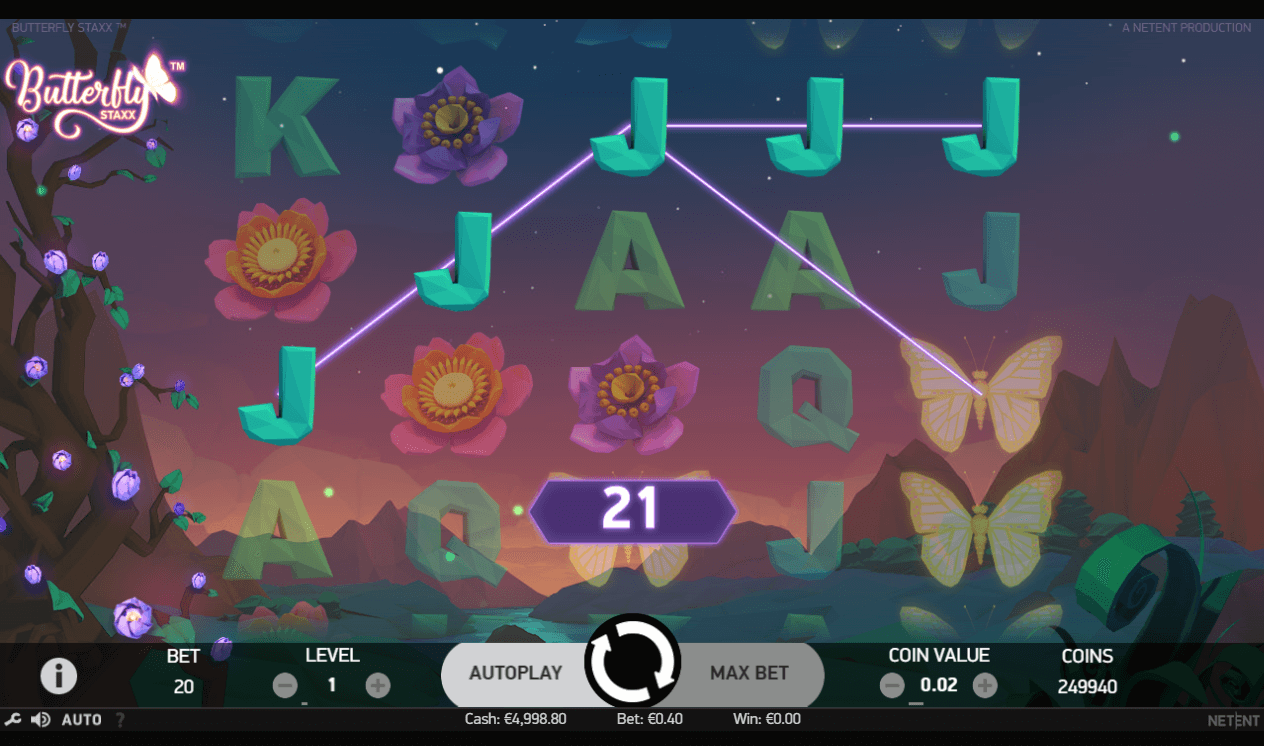
Task: Open game settings with the wrench icon
Action: coord(13,720)
